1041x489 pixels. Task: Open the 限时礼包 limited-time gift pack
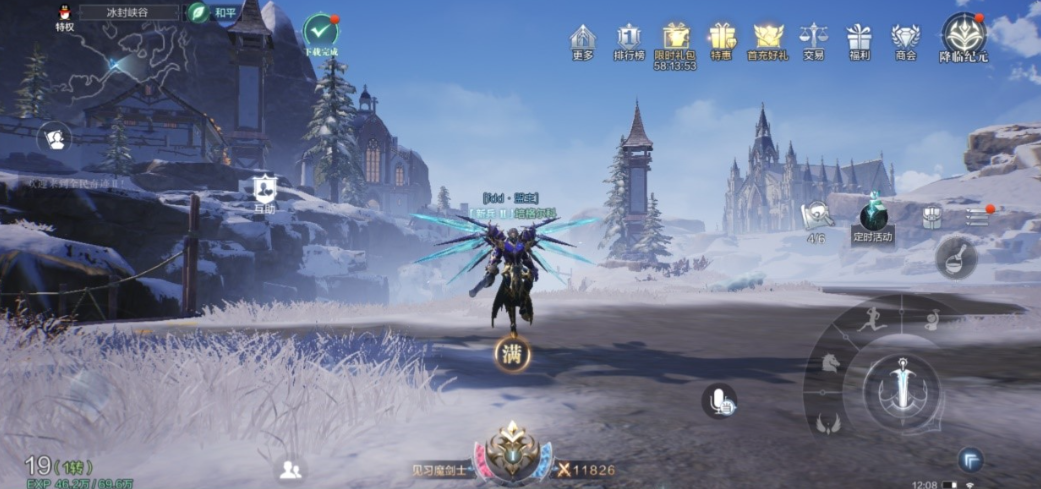[675, 39]
